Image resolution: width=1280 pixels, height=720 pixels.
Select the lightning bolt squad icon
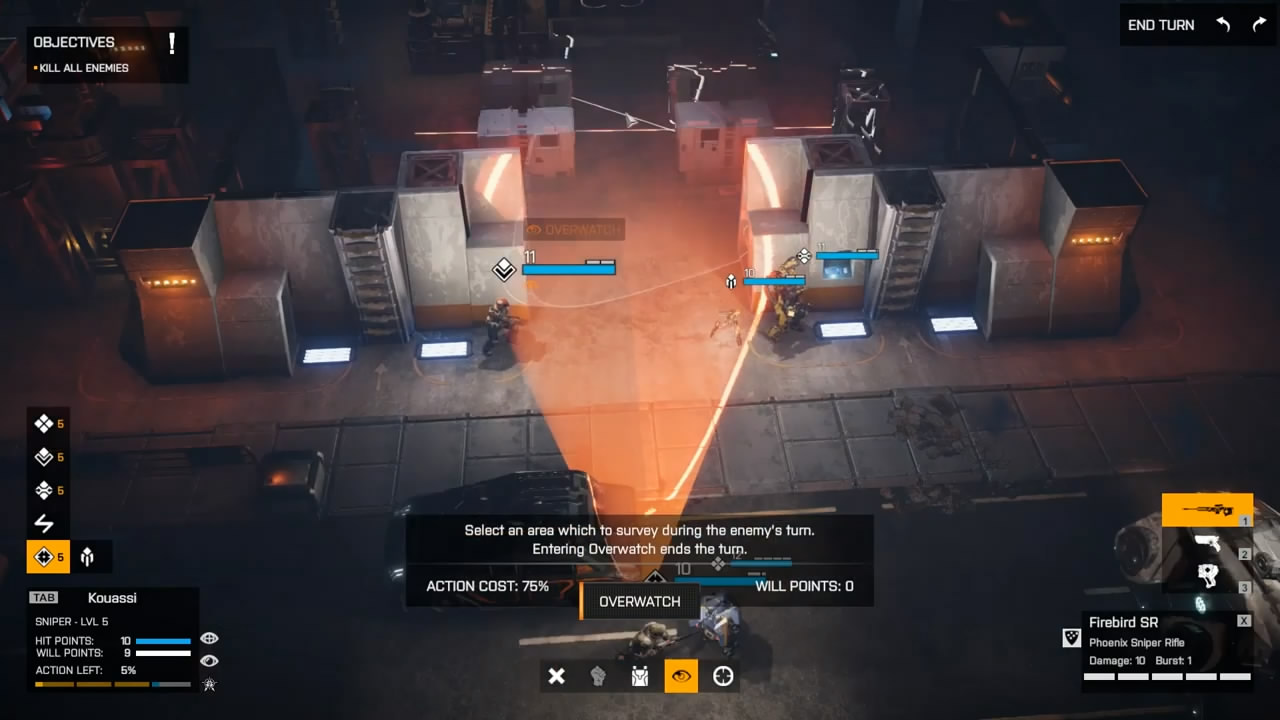click(44, 523)
